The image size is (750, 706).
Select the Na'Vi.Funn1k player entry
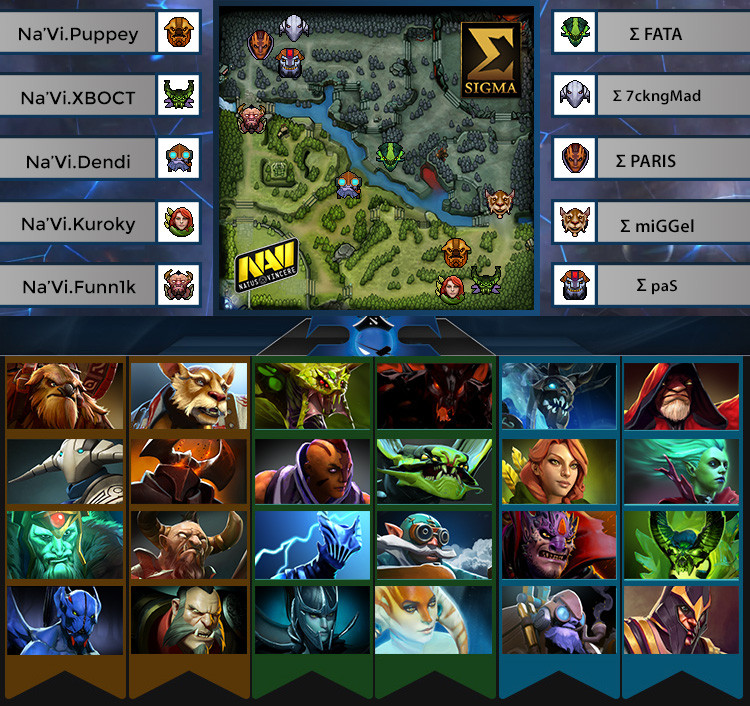click(79, 287)
